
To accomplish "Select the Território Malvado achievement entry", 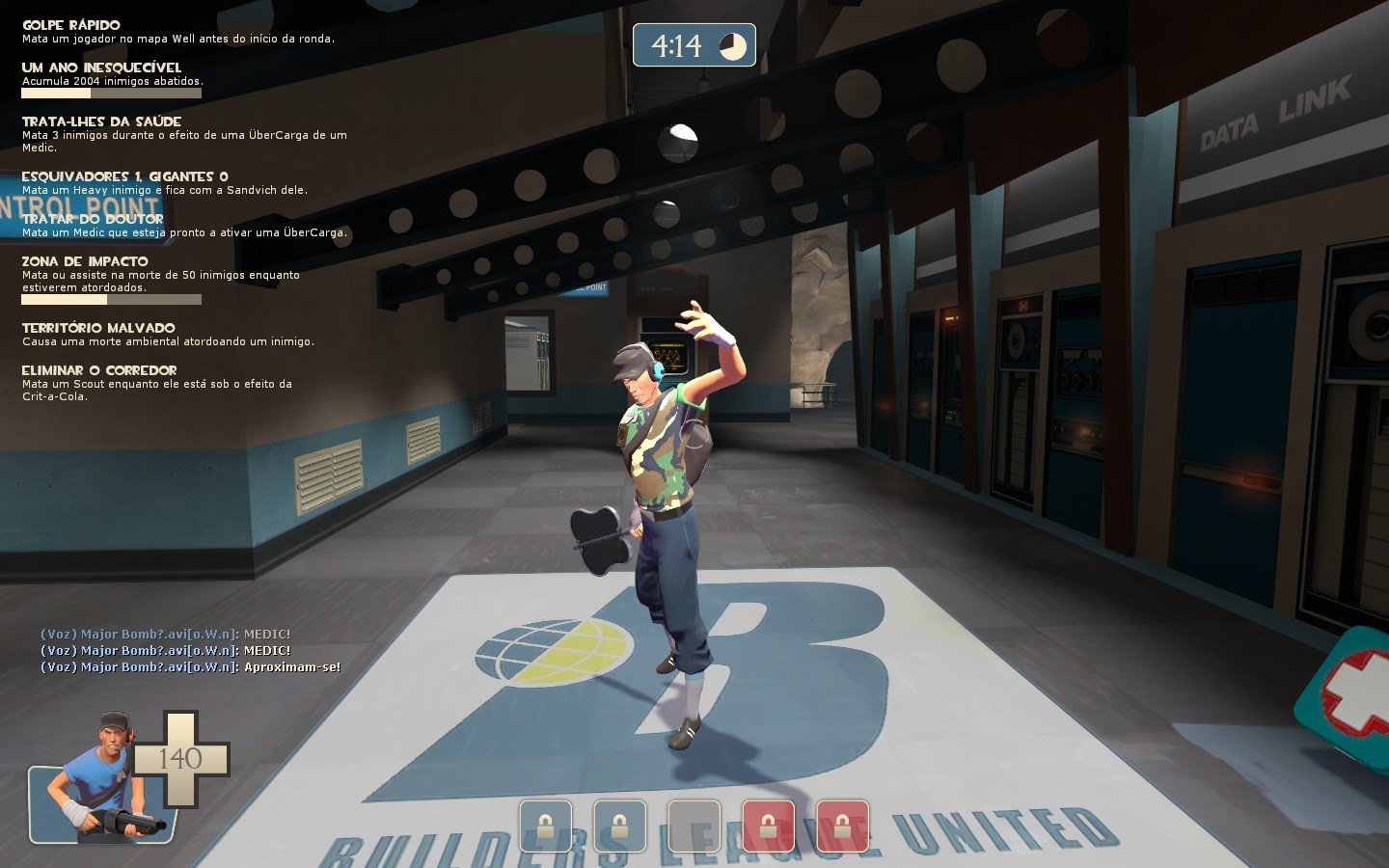I will [98, 328].
